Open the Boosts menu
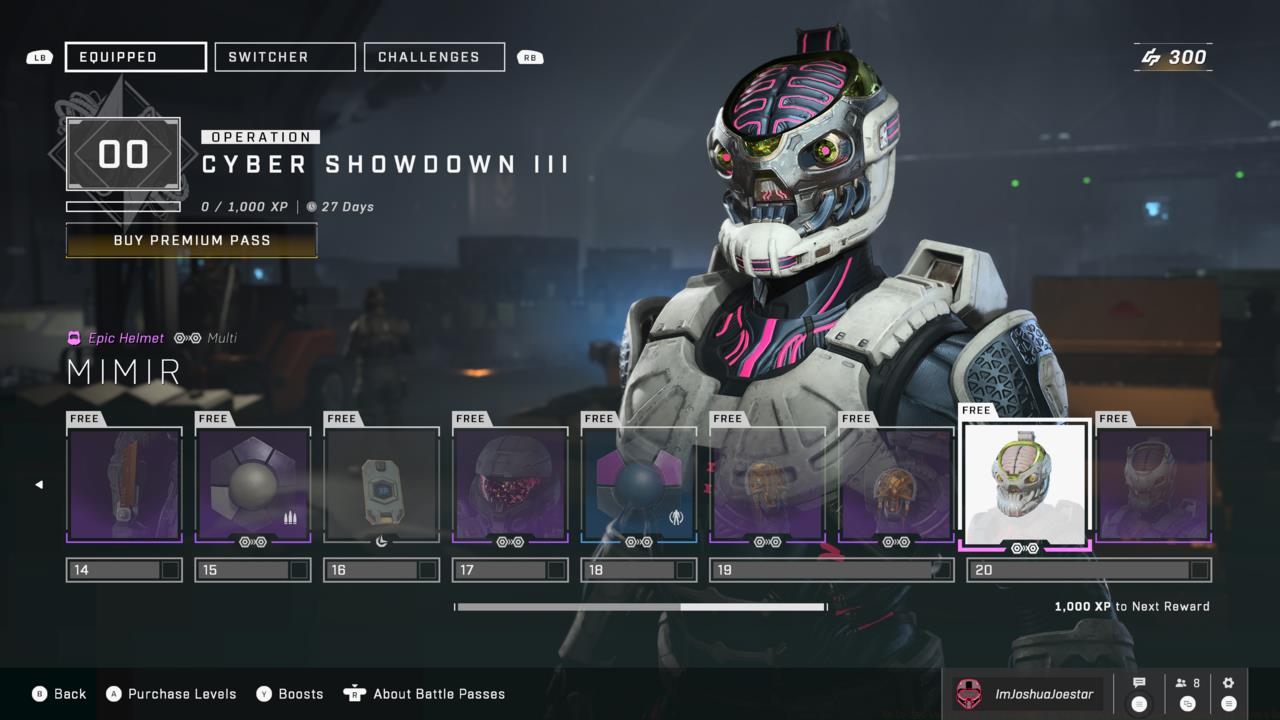This screenshot has height=720, width=1280. tap(290, 694)
